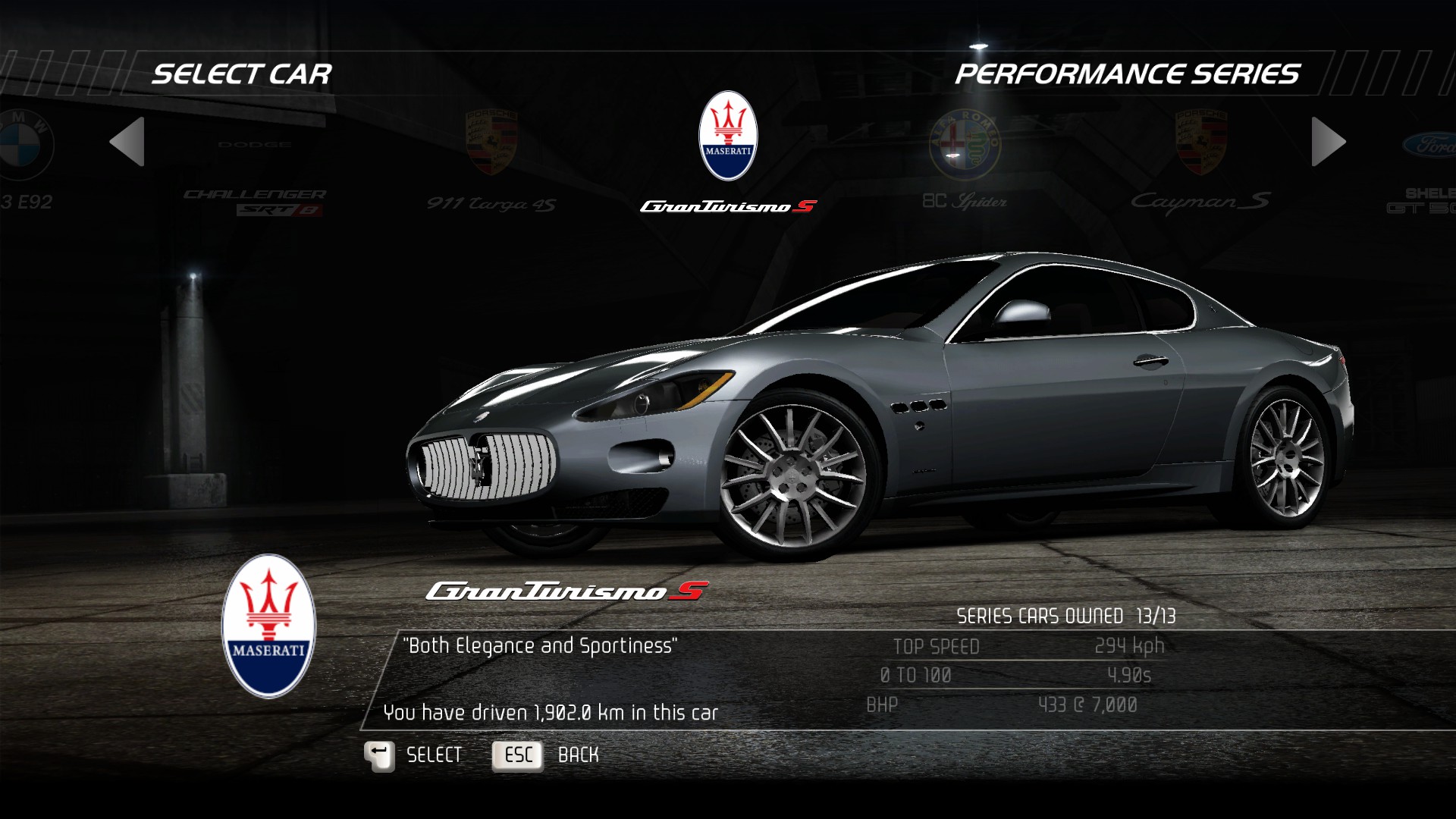Image resolution: width=1456 pixels, height=819 pixels.
Task: Select the Dodge Challenger SRT8 in the carousel
Action: pos(255,174)
